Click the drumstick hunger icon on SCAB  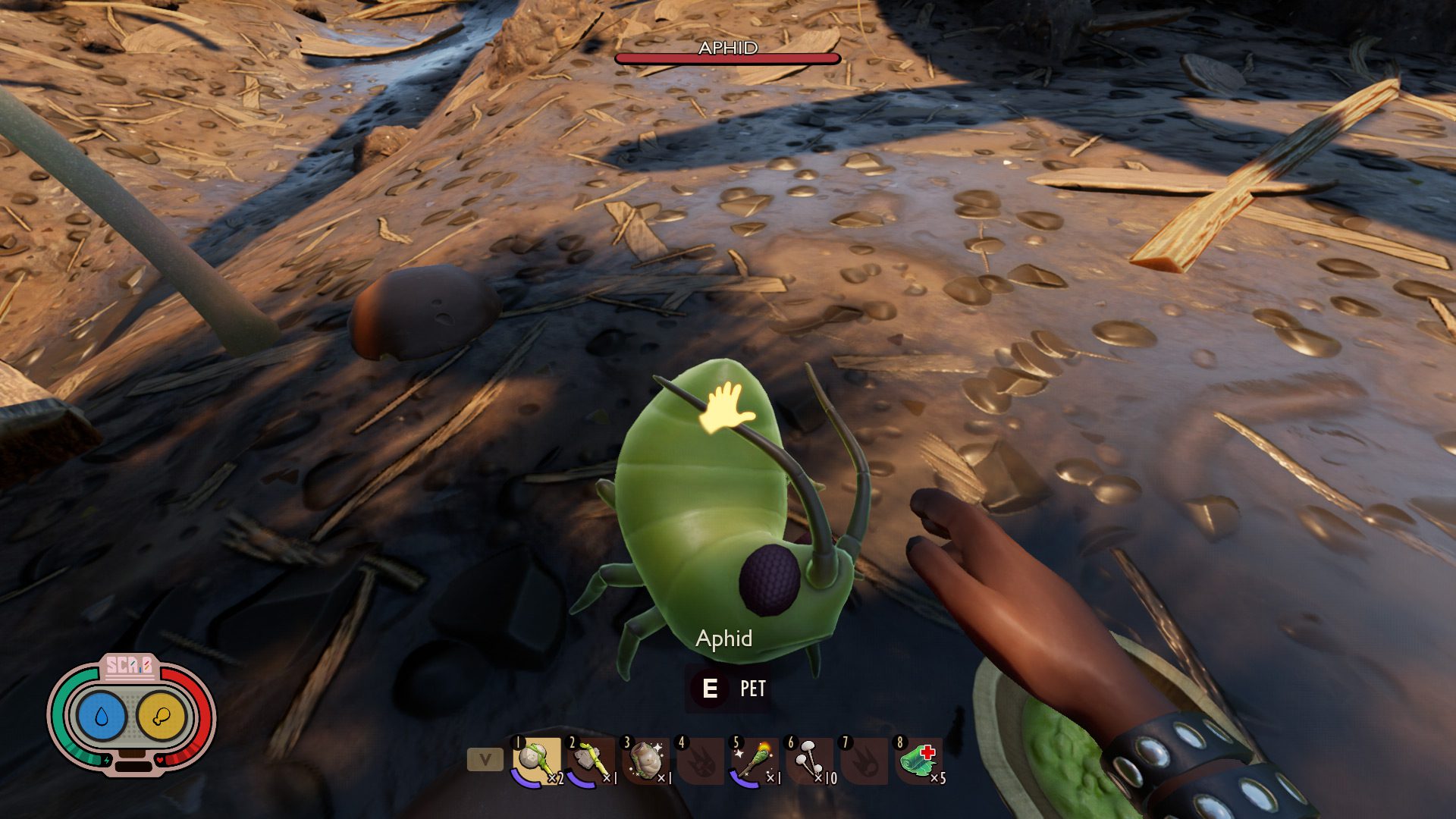162,716
